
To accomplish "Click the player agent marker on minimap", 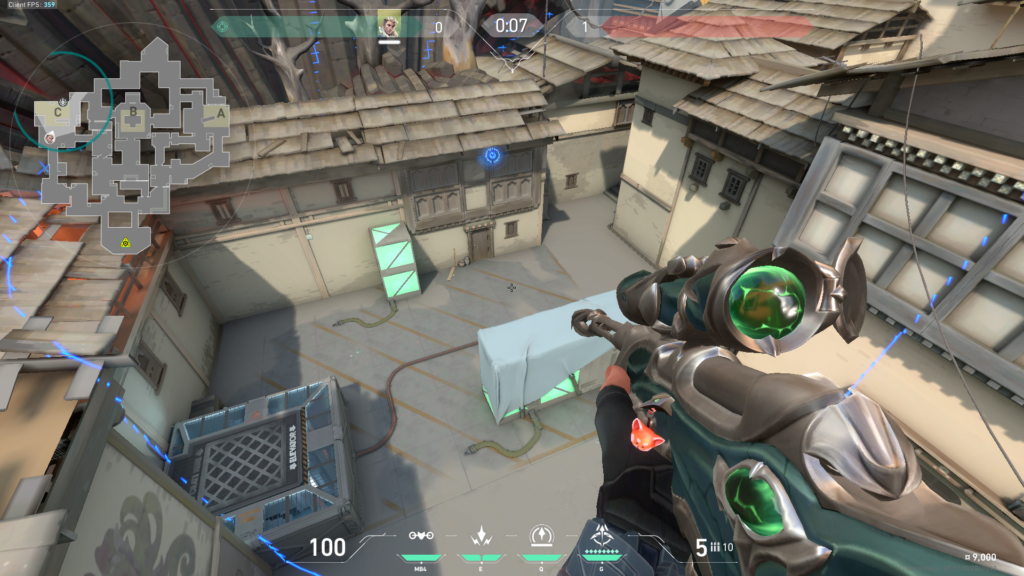I will tap(47, 136).
